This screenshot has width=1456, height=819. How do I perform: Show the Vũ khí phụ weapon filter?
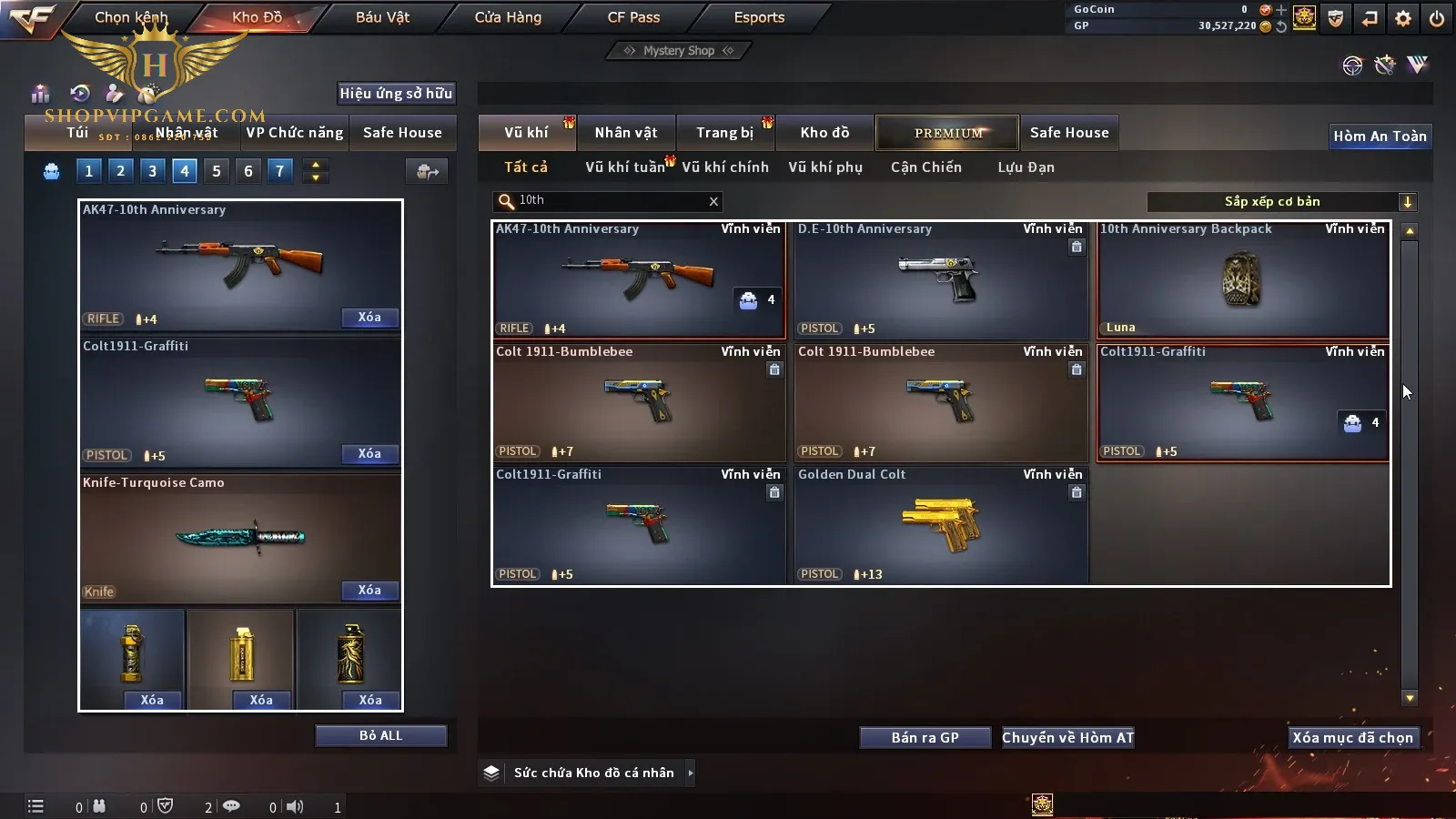pyautogui.click(x=825, y=167)
